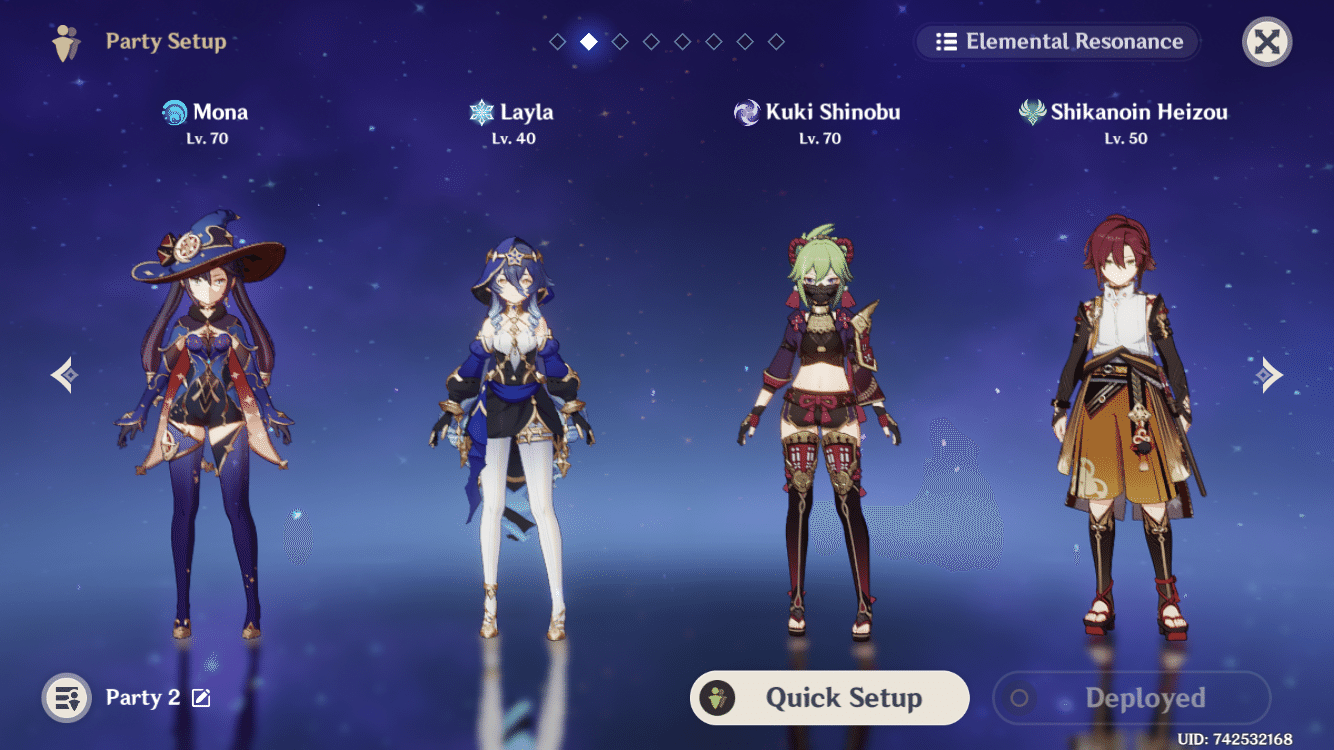Switch to the third party dot
The image size is (1334, 750).
tap(620, 41)
